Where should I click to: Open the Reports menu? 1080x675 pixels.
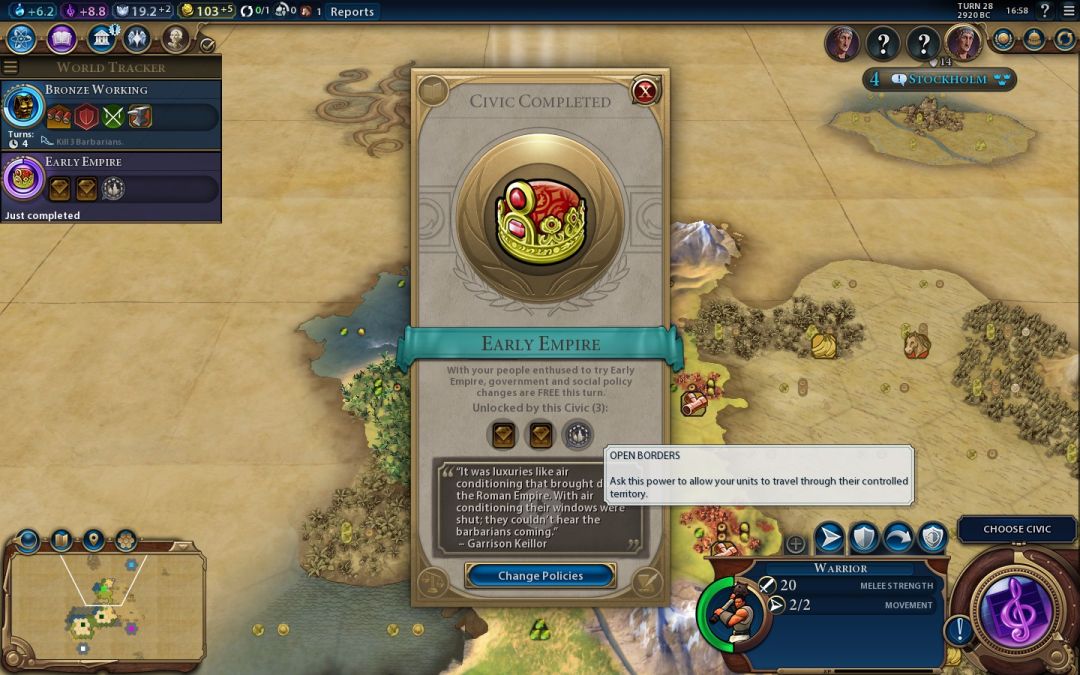click(352, 12)
